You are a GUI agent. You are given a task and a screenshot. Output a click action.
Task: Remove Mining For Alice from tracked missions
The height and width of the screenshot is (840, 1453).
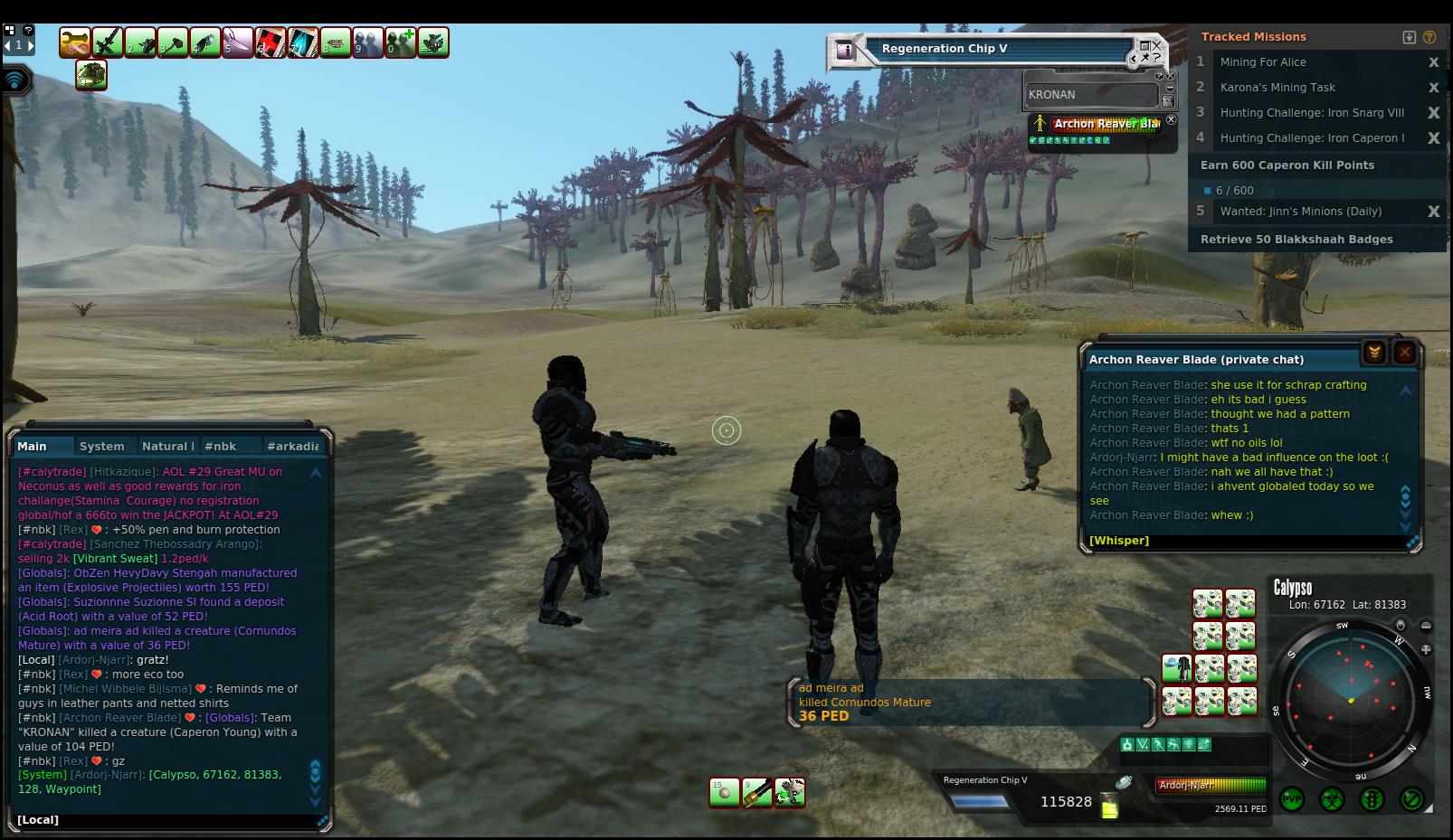coord(1433,62)
